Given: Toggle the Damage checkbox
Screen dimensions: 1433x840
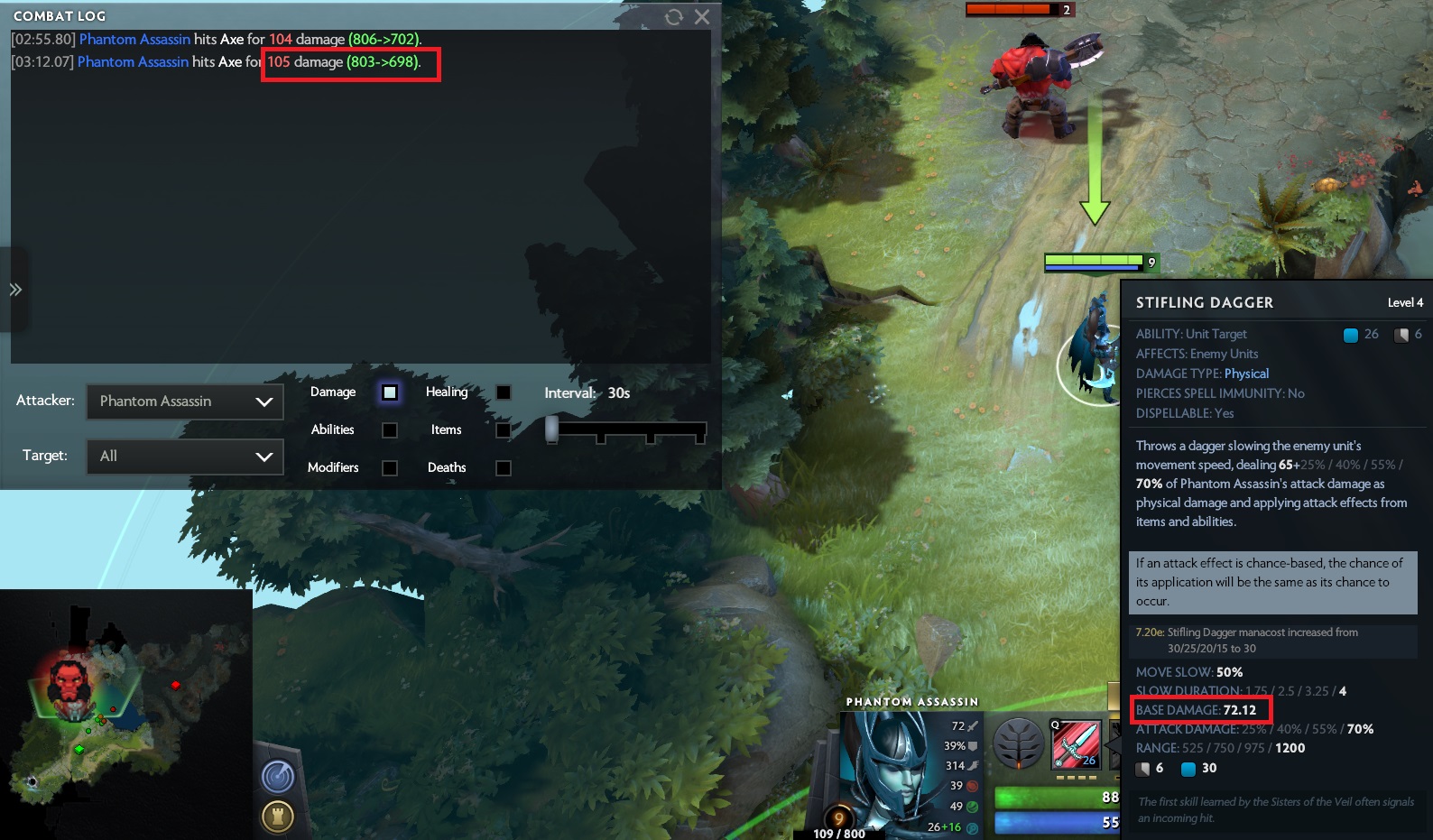Looking at the screenshot, I should click(x=390, y=392).
